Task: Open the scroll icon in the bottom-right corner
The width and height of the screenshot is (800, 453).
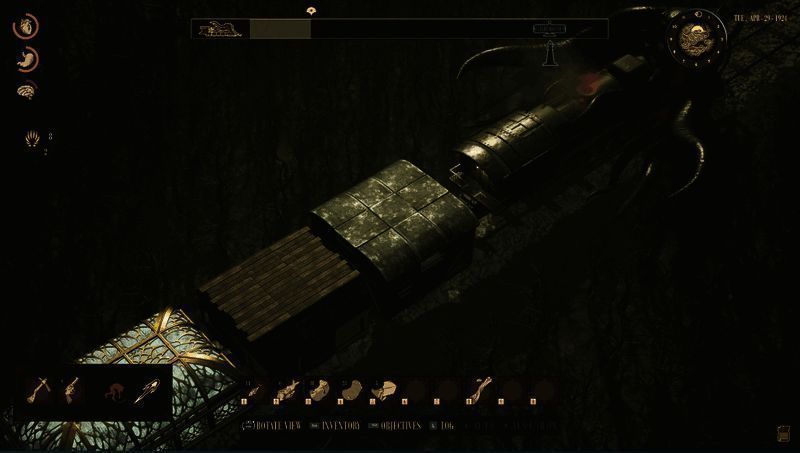Action: point(782,432)
